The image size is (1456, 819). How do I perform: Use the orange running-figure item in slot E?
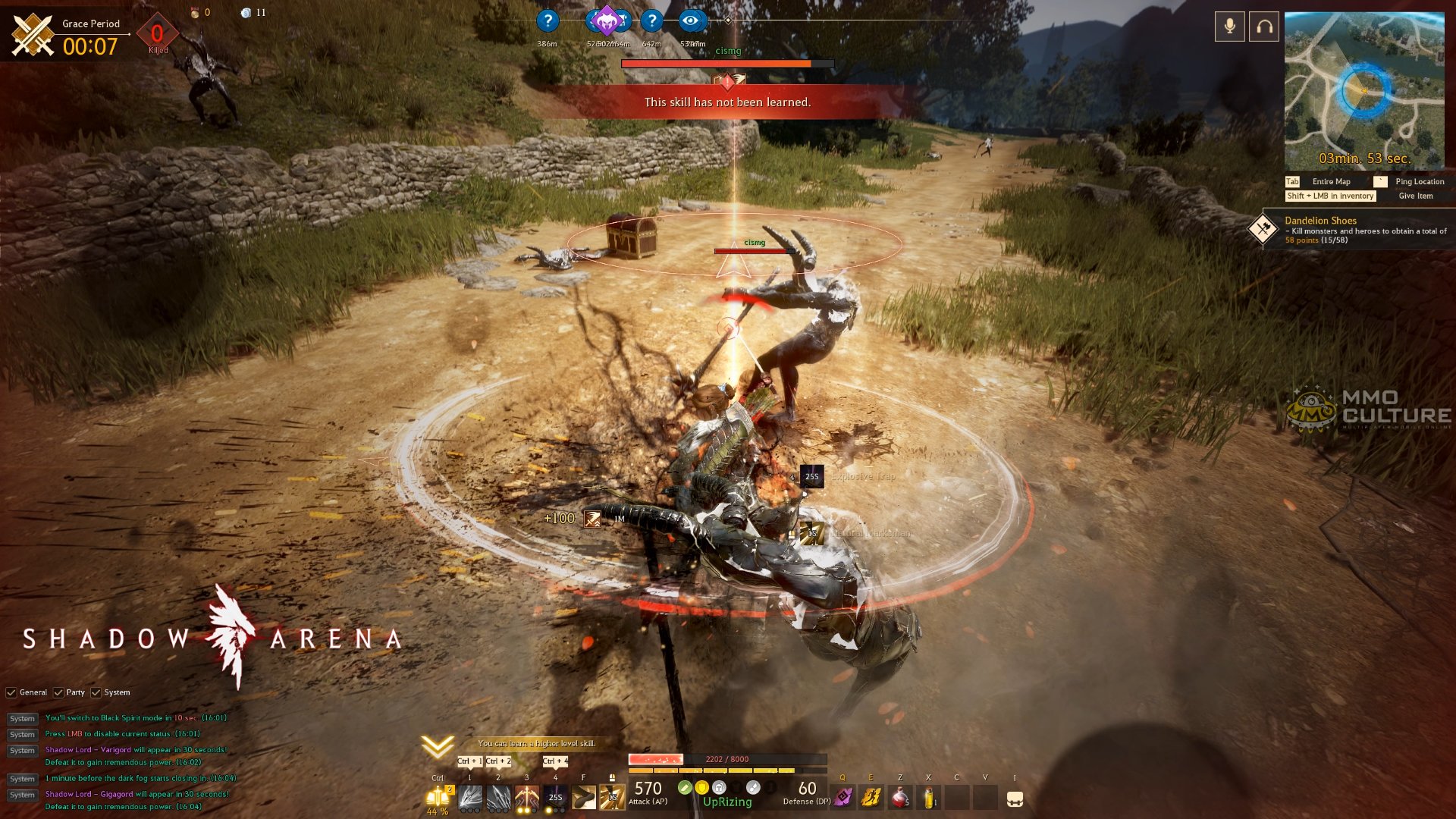871,798
